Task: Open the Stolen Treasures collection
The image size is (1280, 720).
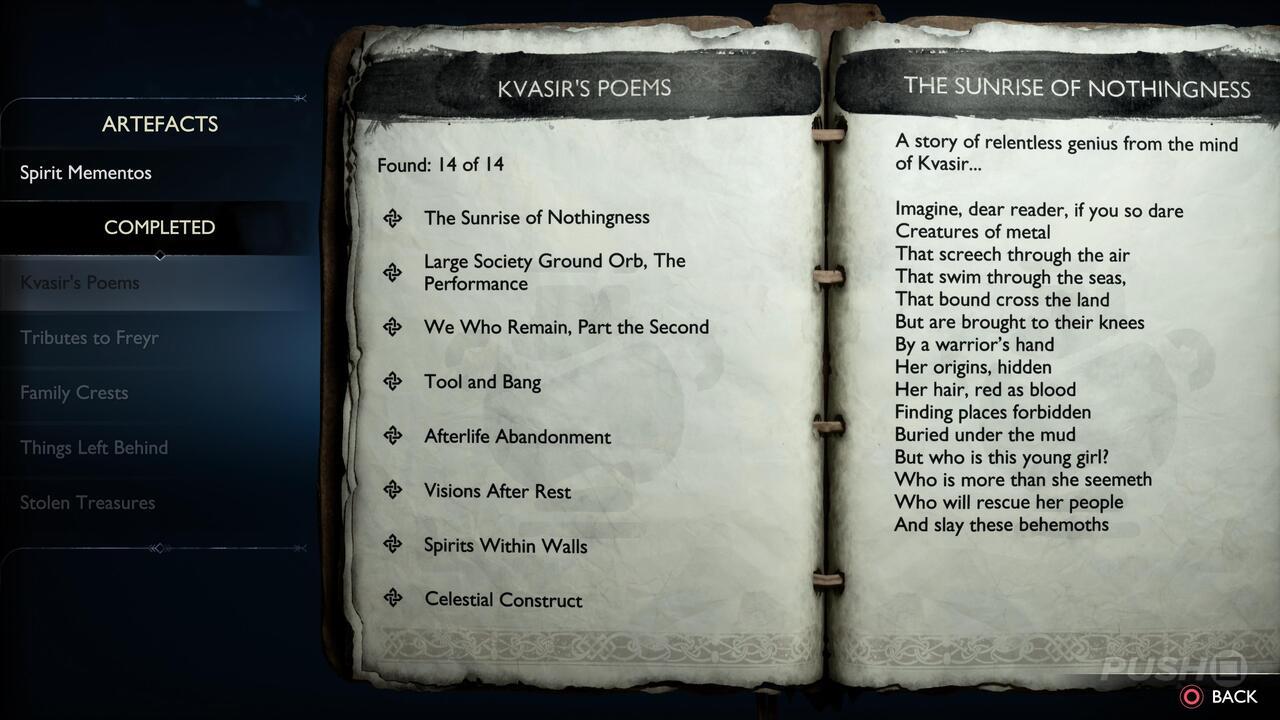Action: (x=85, y=502)
